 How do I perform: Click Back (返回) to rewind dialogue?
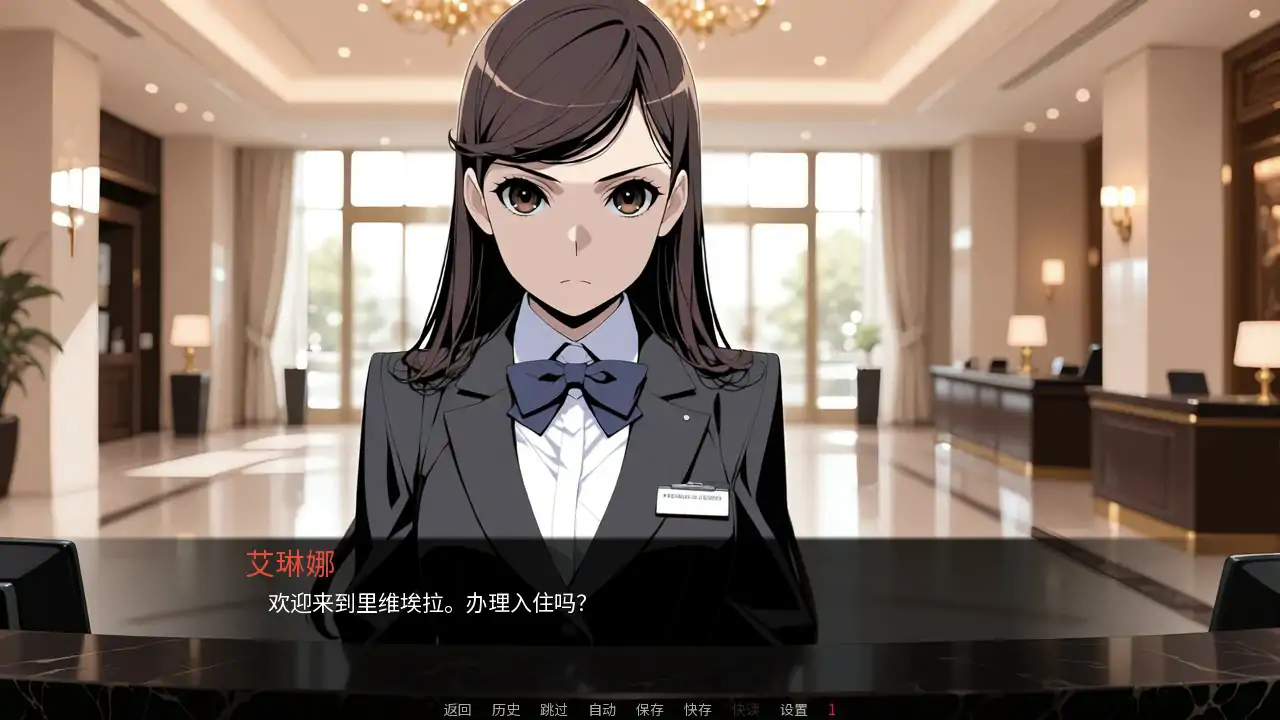click(457, 711)
